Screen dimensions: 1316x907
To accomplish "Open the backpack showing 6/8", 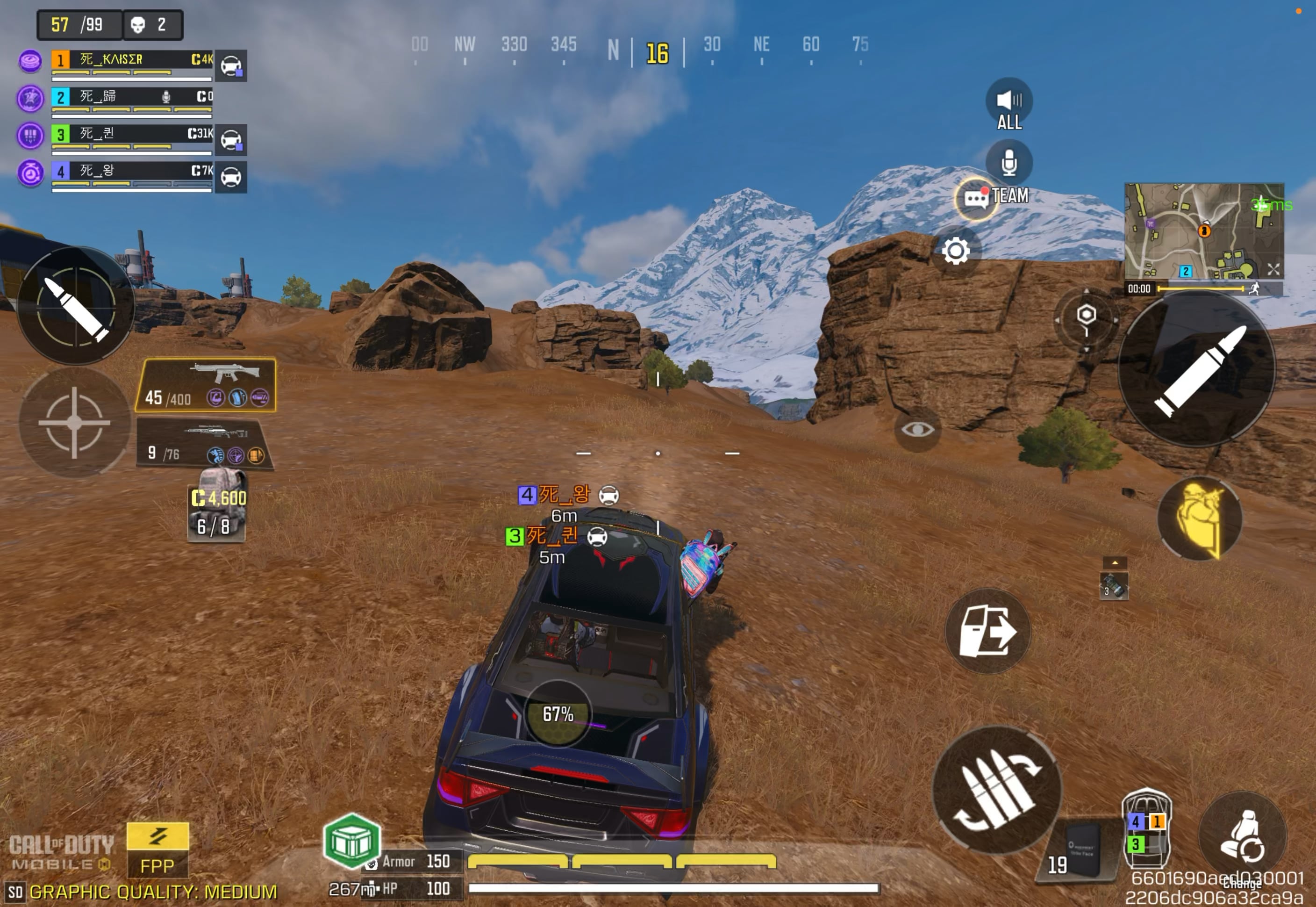I will coord(217,504).
